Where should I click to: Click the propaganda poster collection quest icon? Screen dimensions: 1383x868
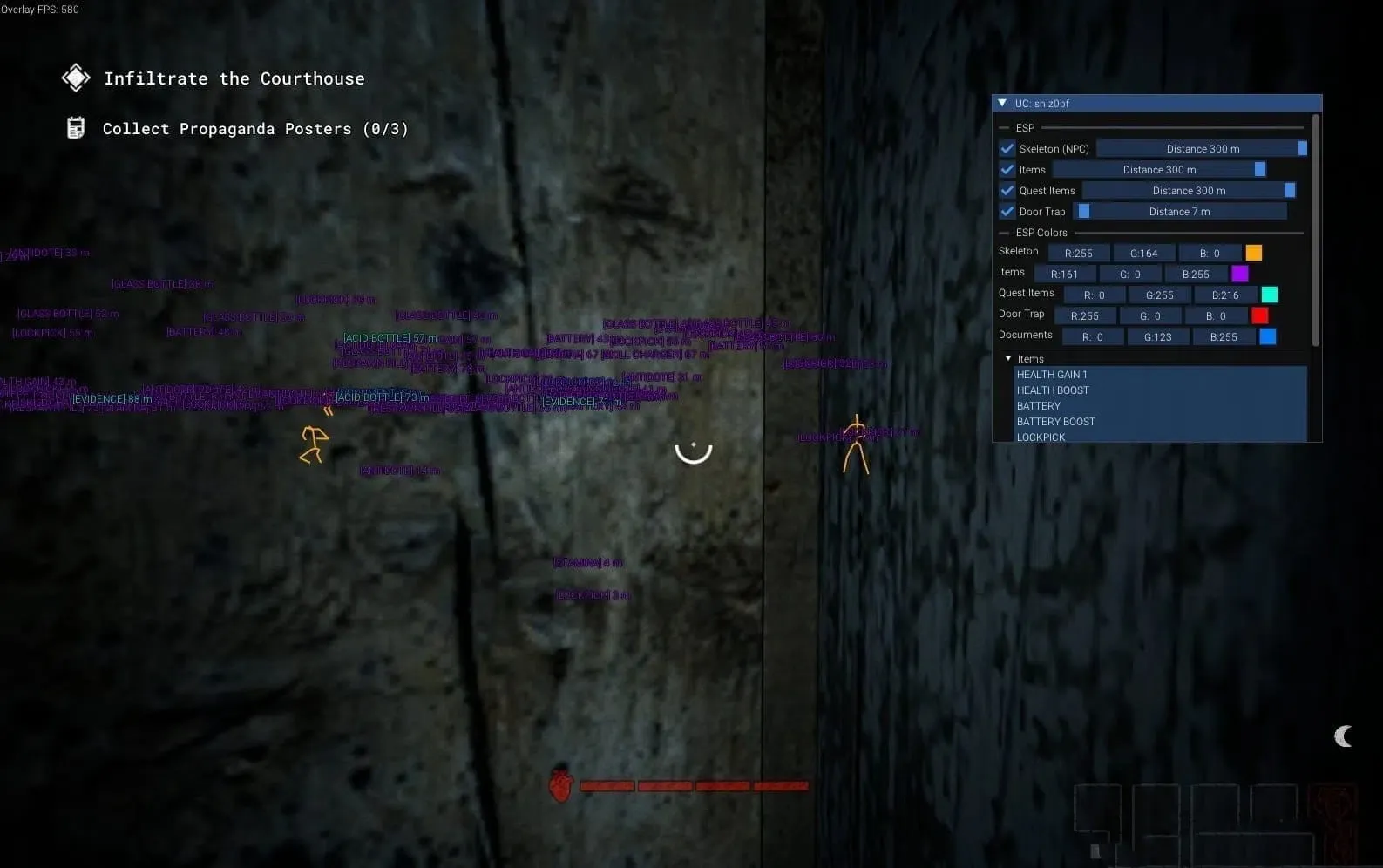pos(75,127)
